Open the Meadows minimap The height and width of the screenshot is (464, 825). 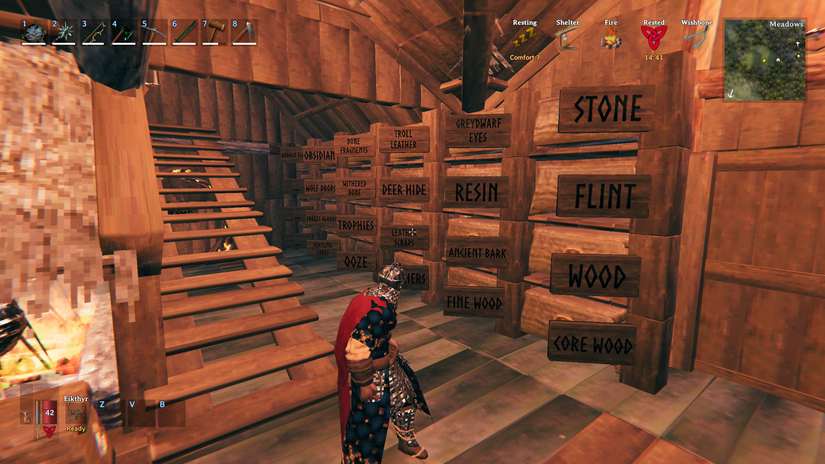pos(764,59)
